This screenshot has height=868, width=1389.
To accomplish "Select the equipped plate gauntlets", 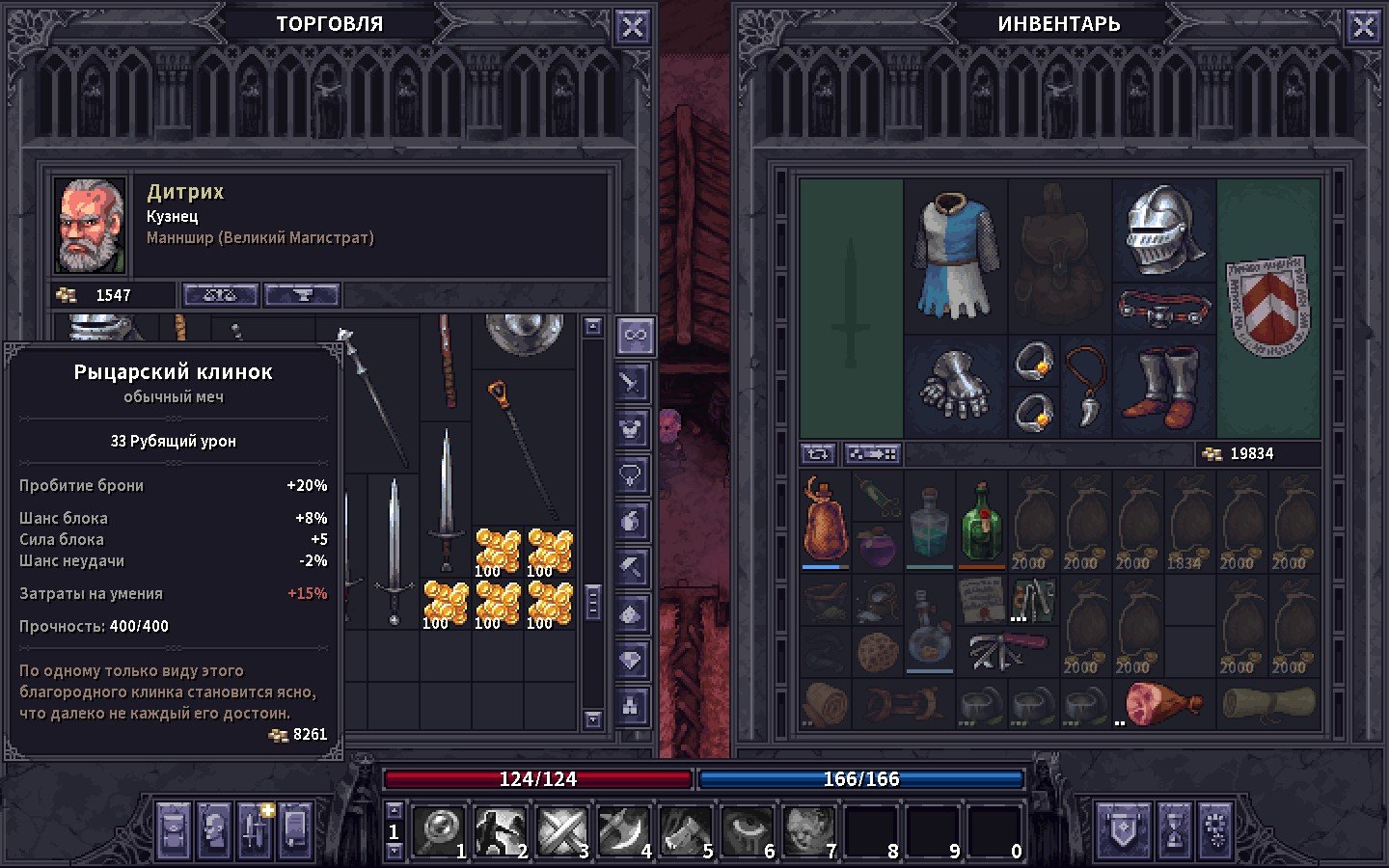I will [x=955, y=386].
